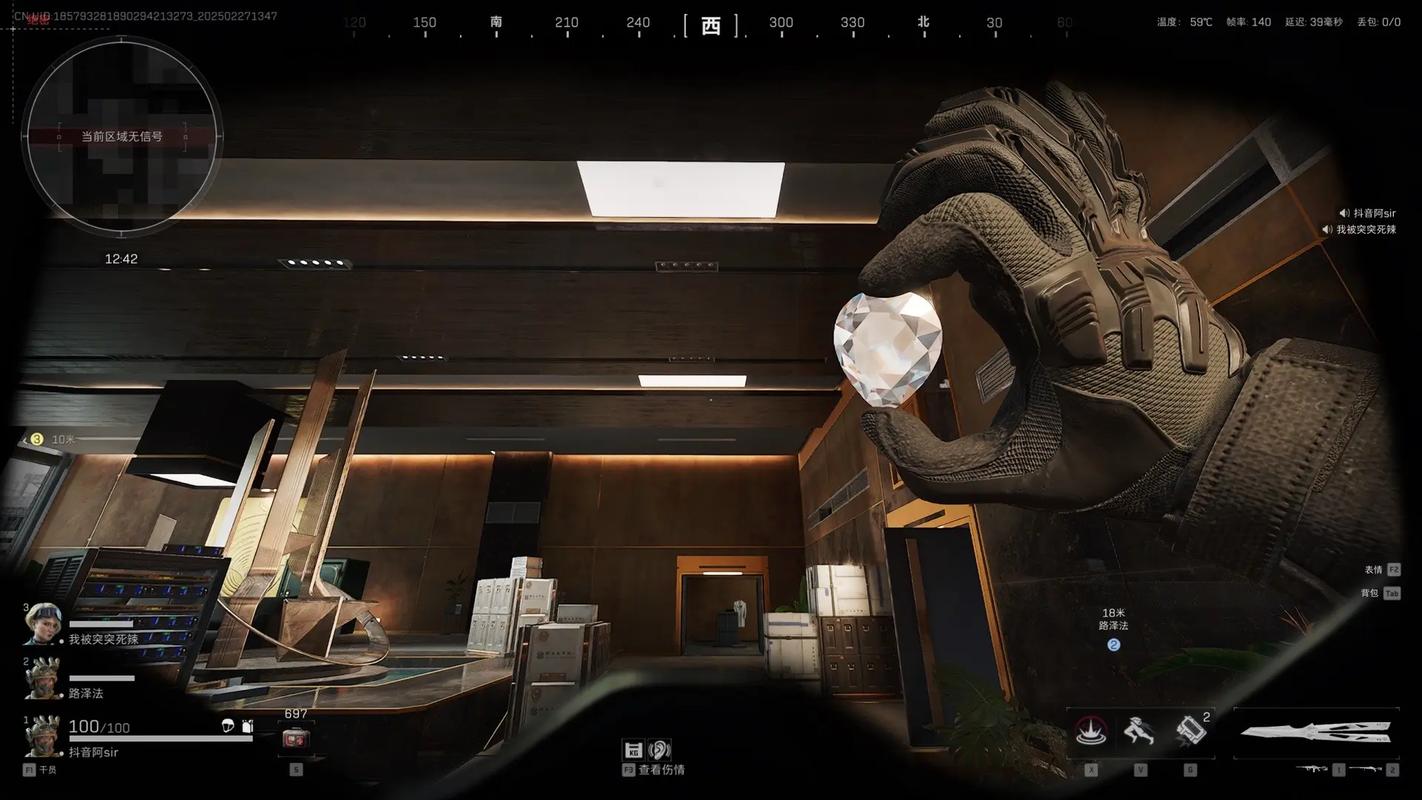The image size is (1422, 800).
Task: Switch to the second rifle weapon icon
Action: [1365, 769]
